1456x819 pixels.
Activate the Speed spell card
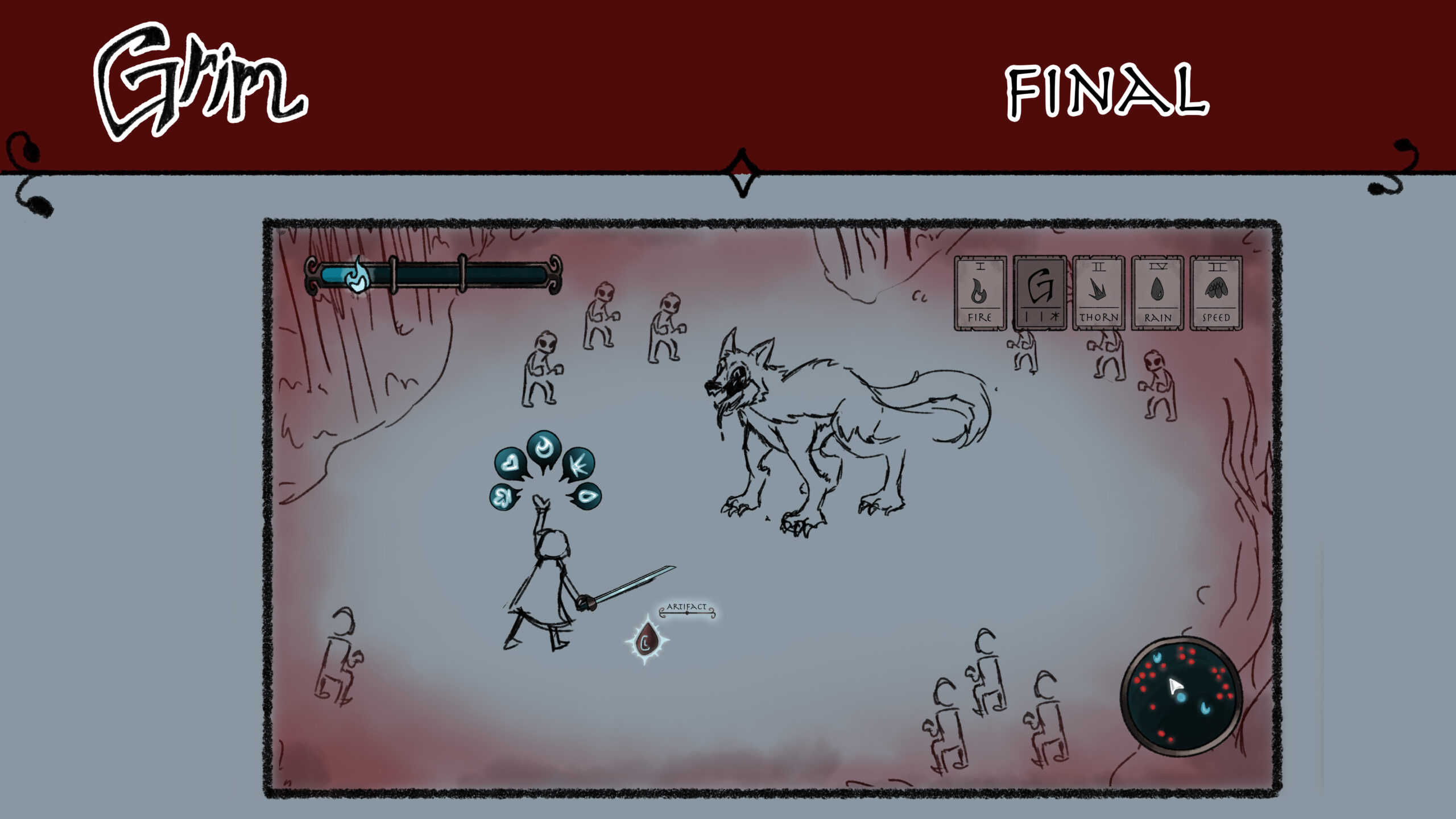[1216, 293]
